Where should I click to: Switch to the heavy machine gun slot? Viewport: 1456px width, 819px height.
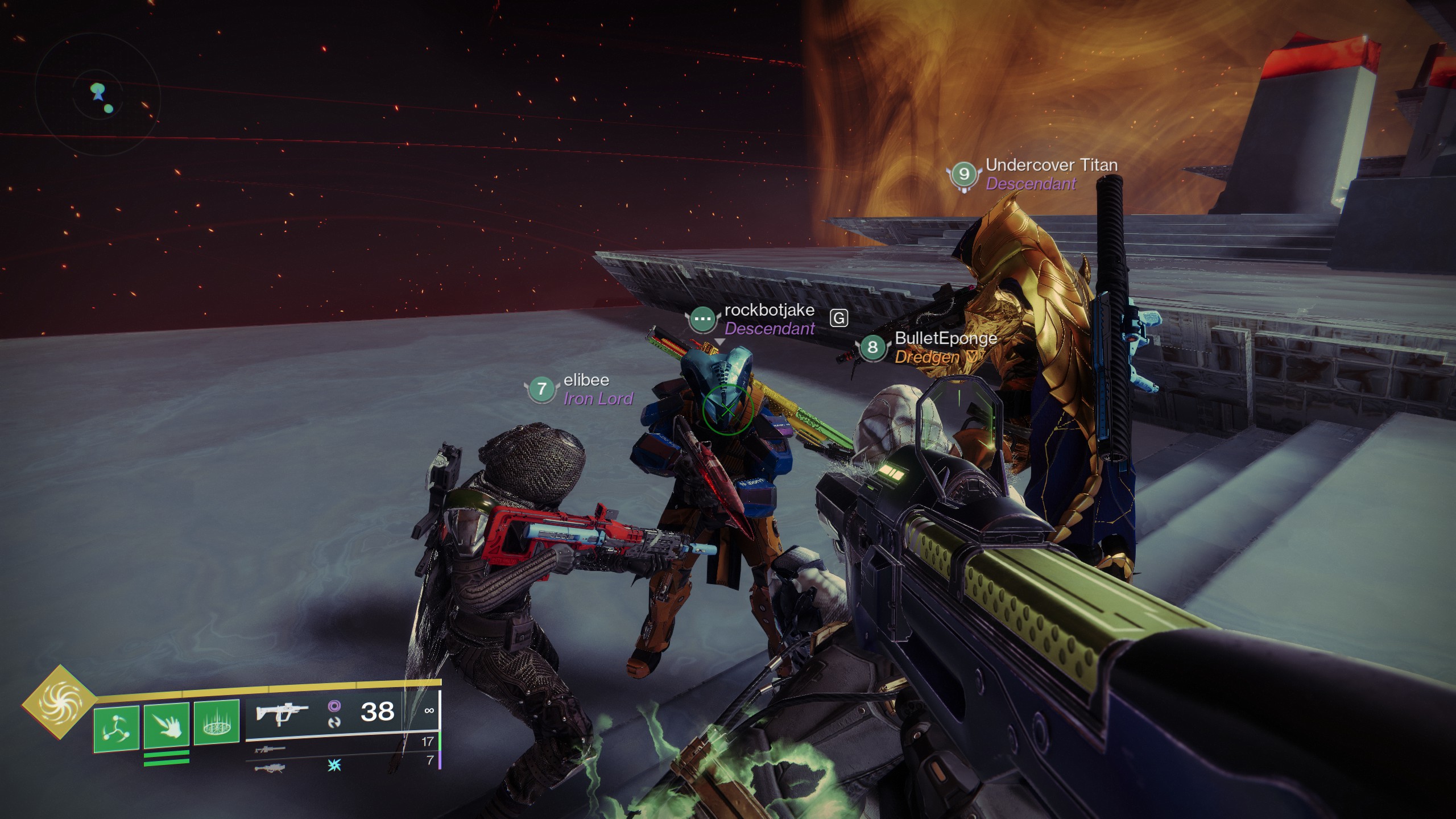tap(270, 768)
